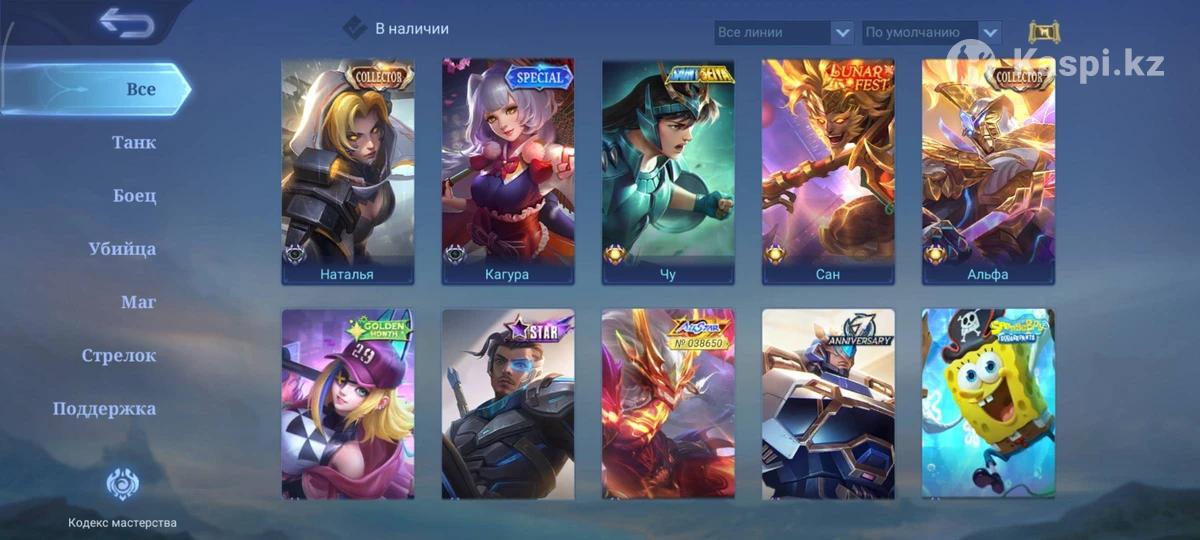Screen dimensions: 1200x540
Task: Open the Сан hero card
Action: tap(828, 171)
